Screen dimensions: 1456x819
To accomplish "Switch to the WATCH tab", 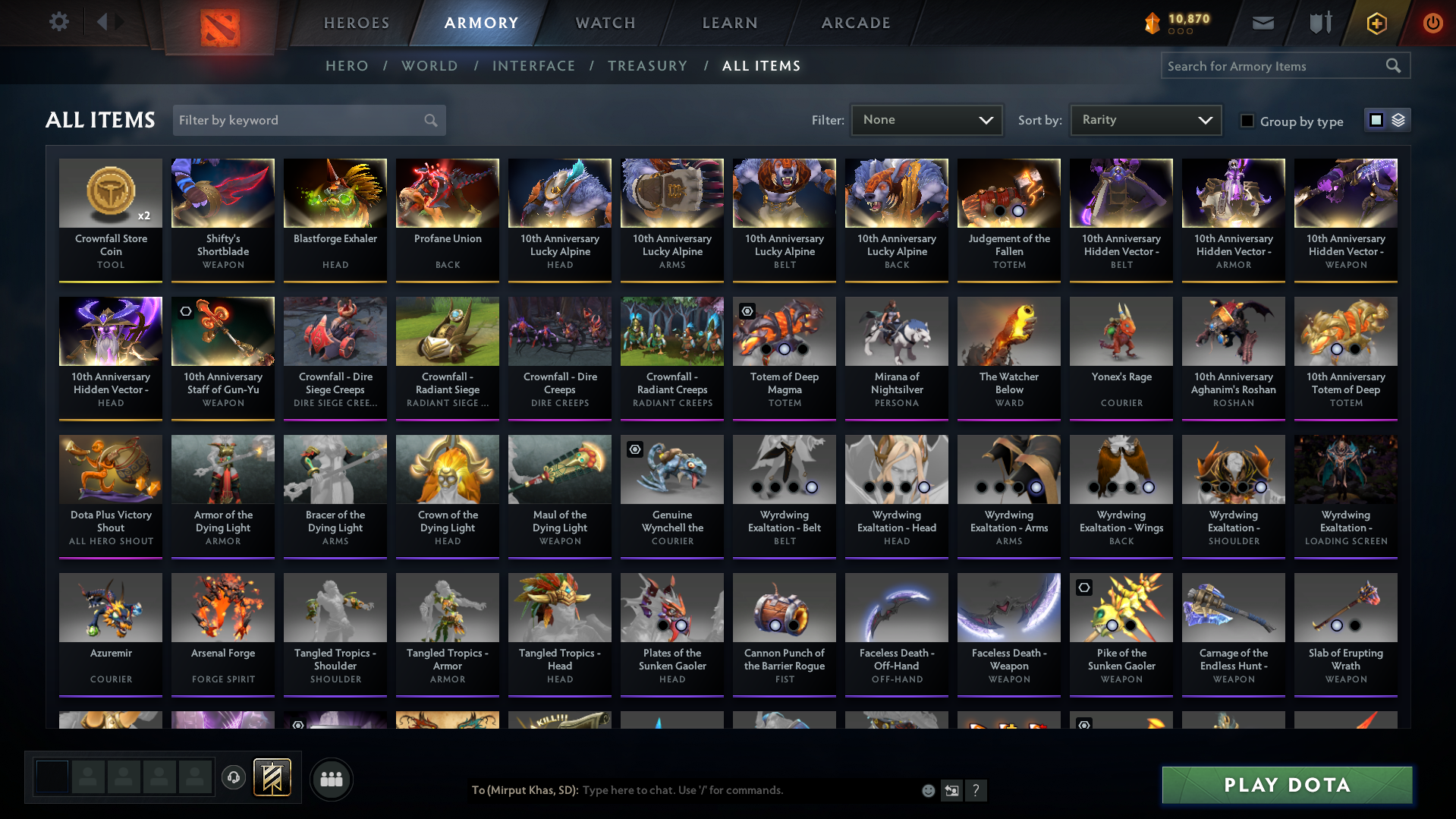I will (605, 23).
